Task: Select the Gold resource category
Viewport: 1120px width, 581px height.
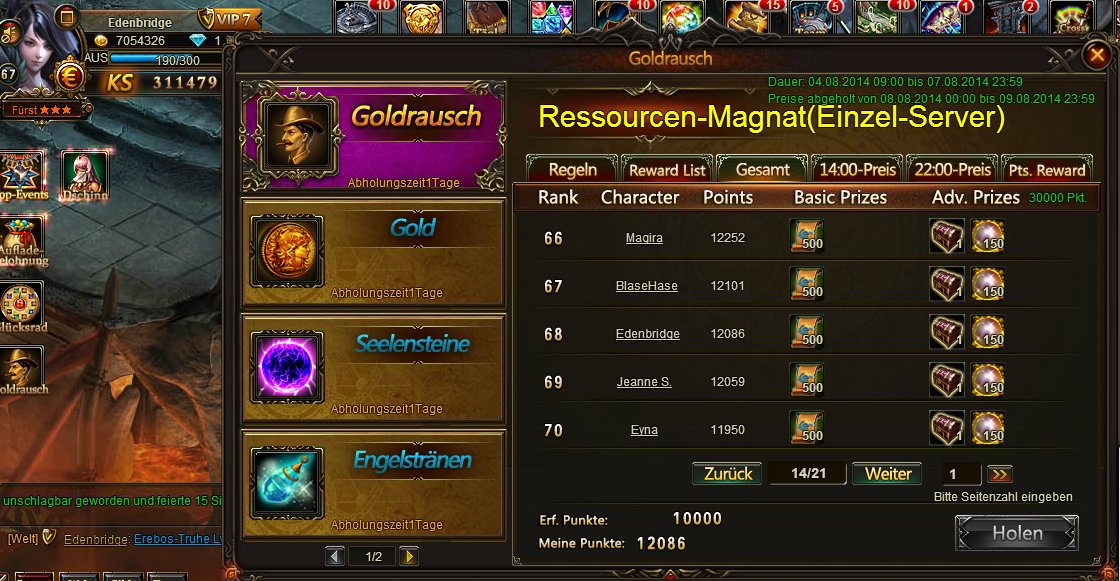Action: pyautogui.click(x=373, y=248)
